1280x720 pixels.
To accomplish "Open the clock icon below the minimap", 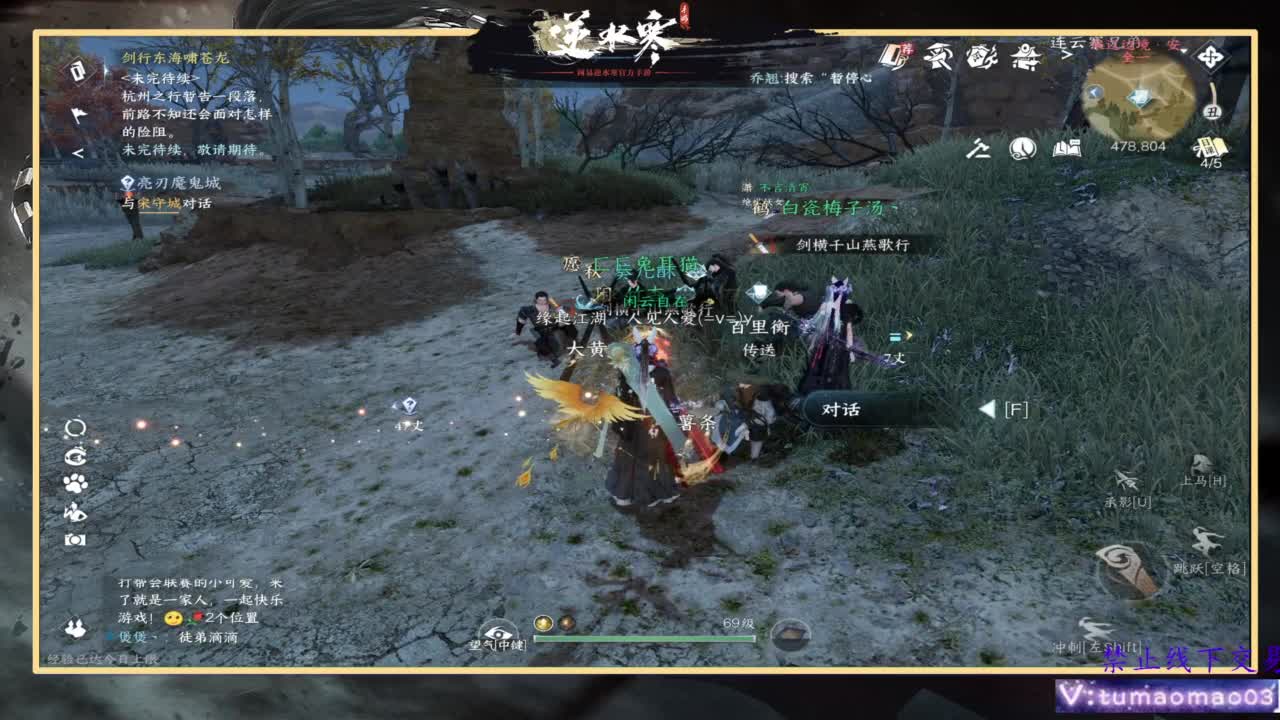I will pyautogui.click(x=1021, y=149).
